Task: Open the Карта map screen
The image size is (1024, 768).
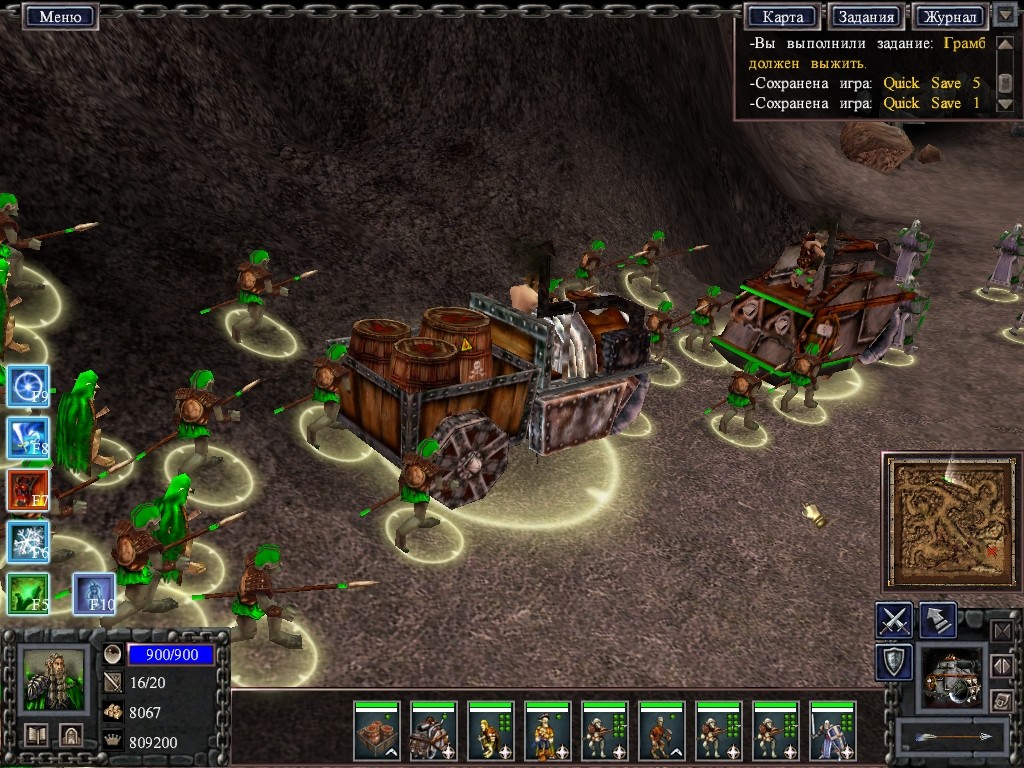Action: [782, 17]
